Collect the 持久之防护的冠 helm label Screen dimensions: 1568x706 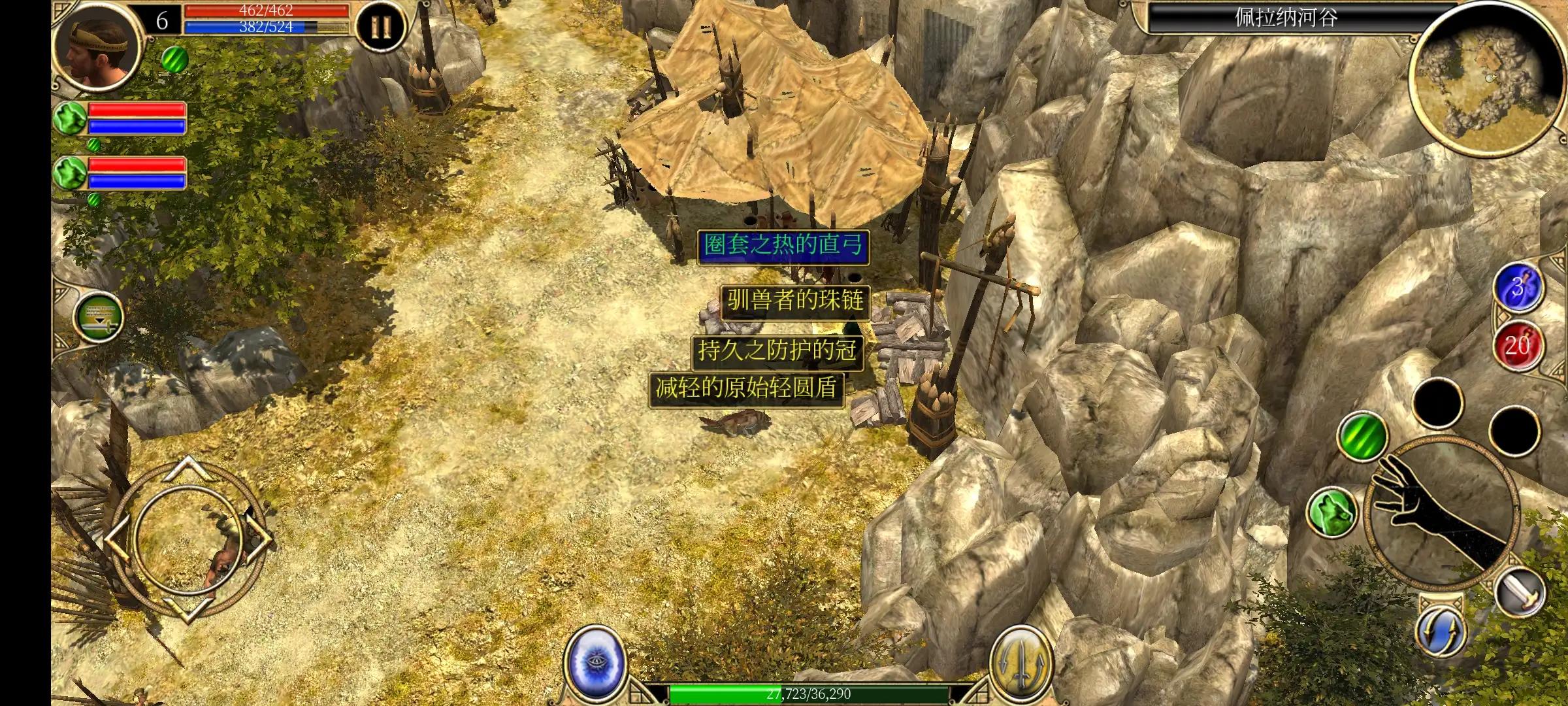(x=777, y=351)
